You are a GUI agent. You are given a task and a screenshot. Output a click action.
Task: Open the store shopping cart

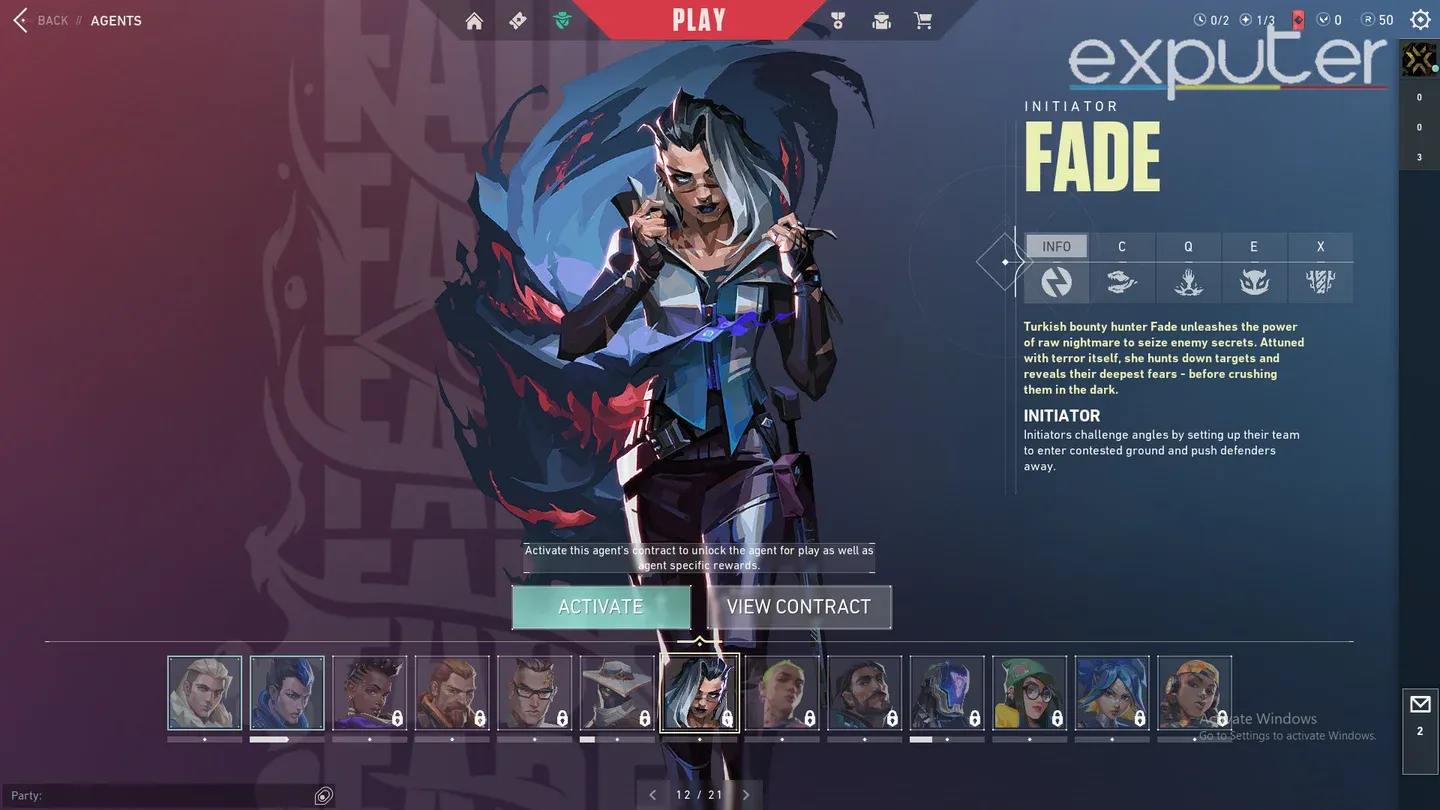tap(923, 21)
